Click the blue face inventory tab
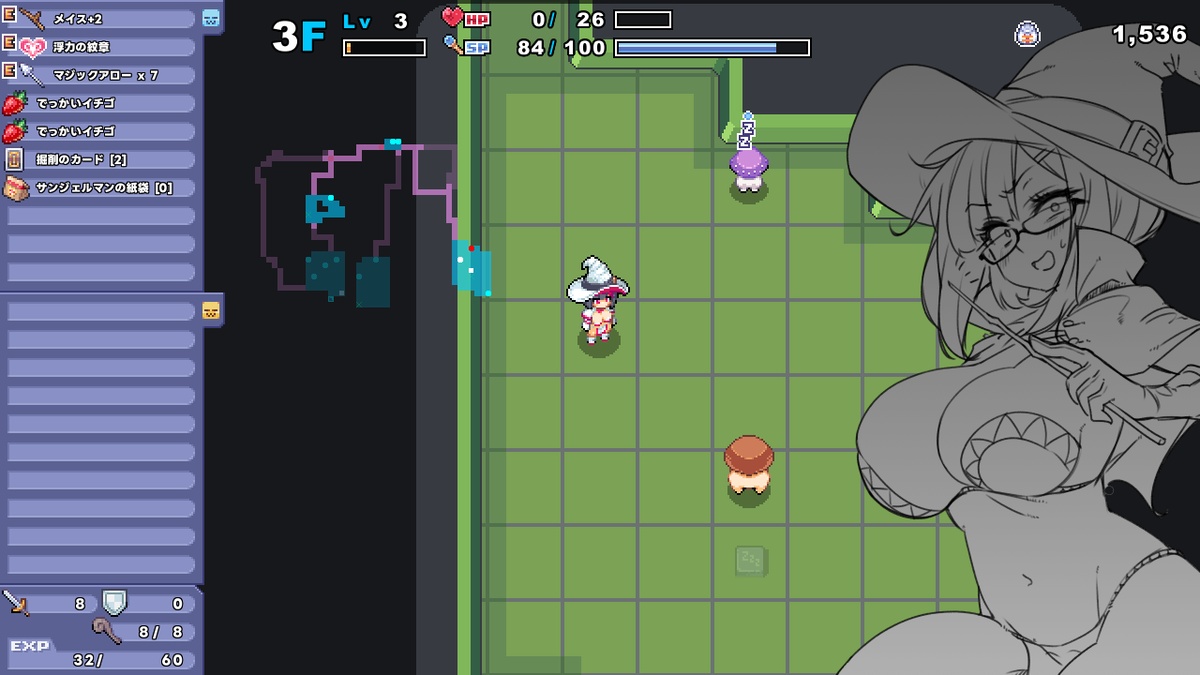Screen dimensions: 1200x675 211,18
